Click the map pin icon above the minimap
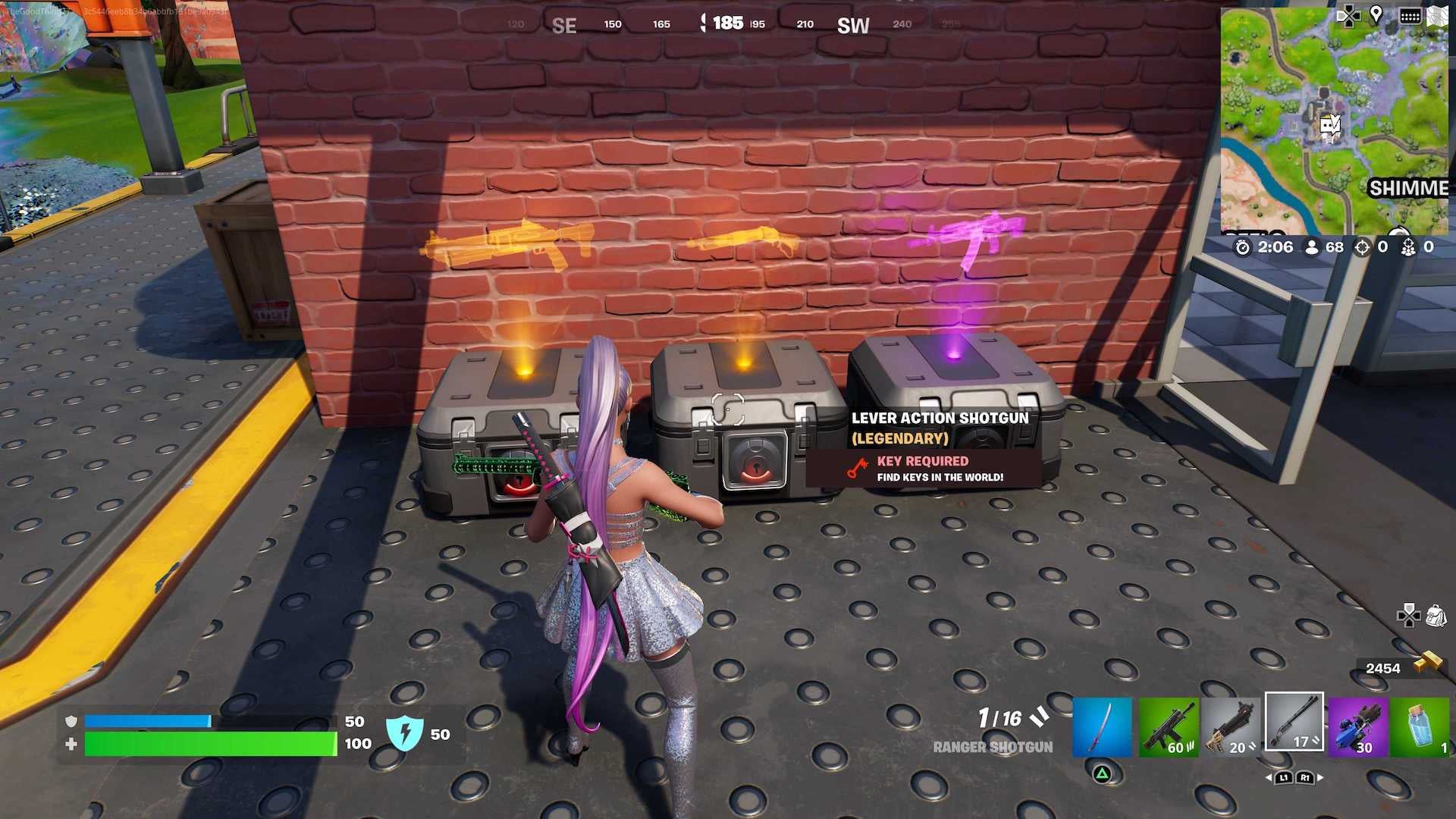The image size is (1456, 819). pos(1376,14)
